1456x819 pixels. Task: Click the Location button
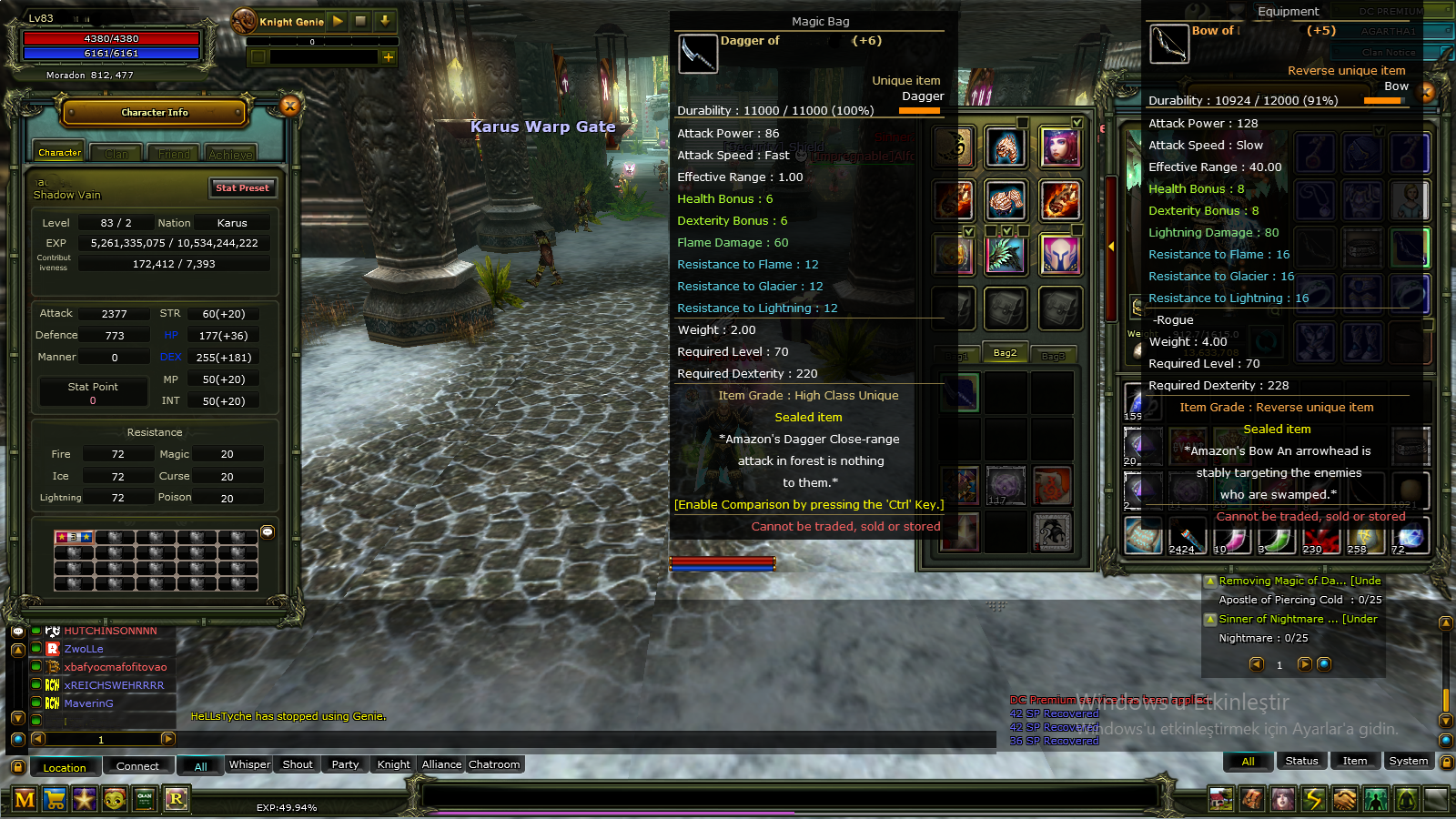point(65,767)
